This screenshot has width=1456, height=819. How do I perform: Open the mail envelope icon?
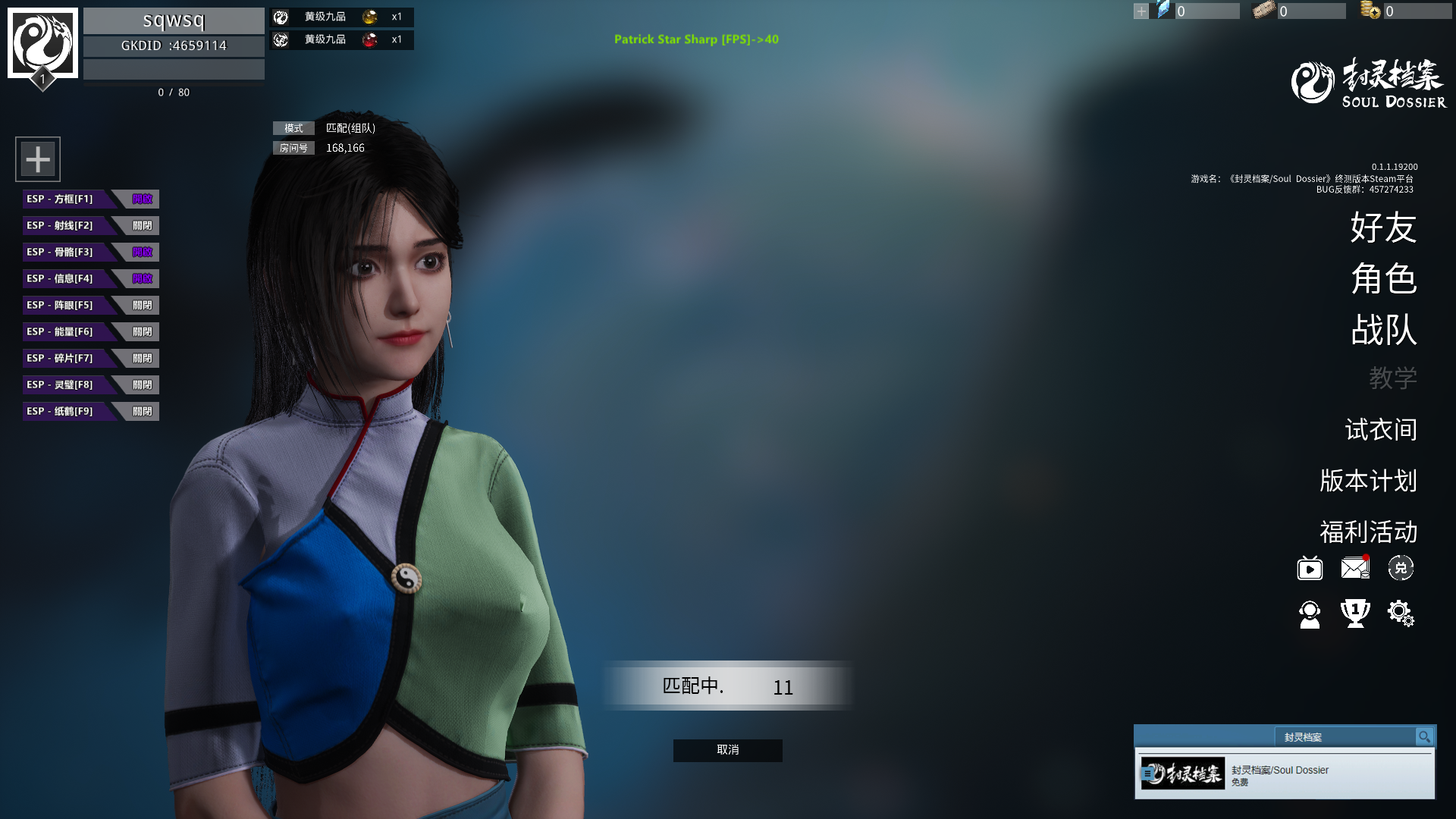click(x=1354, y=568)
